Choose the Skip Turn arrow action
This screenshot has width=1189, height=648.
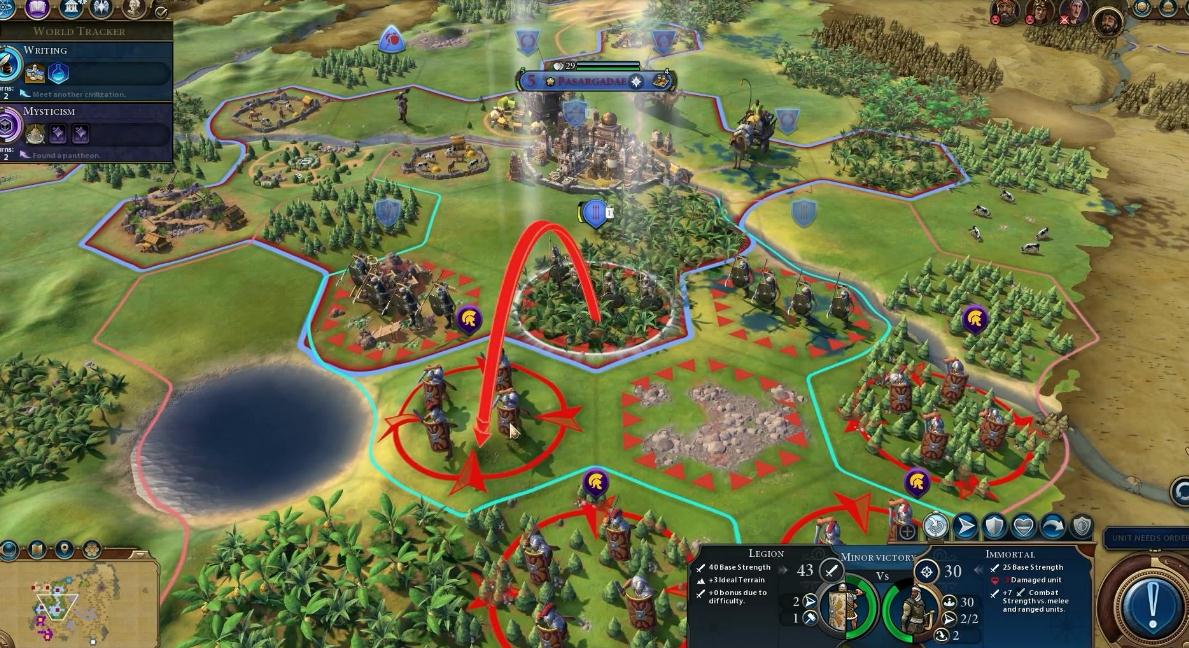pos(1053,526)
